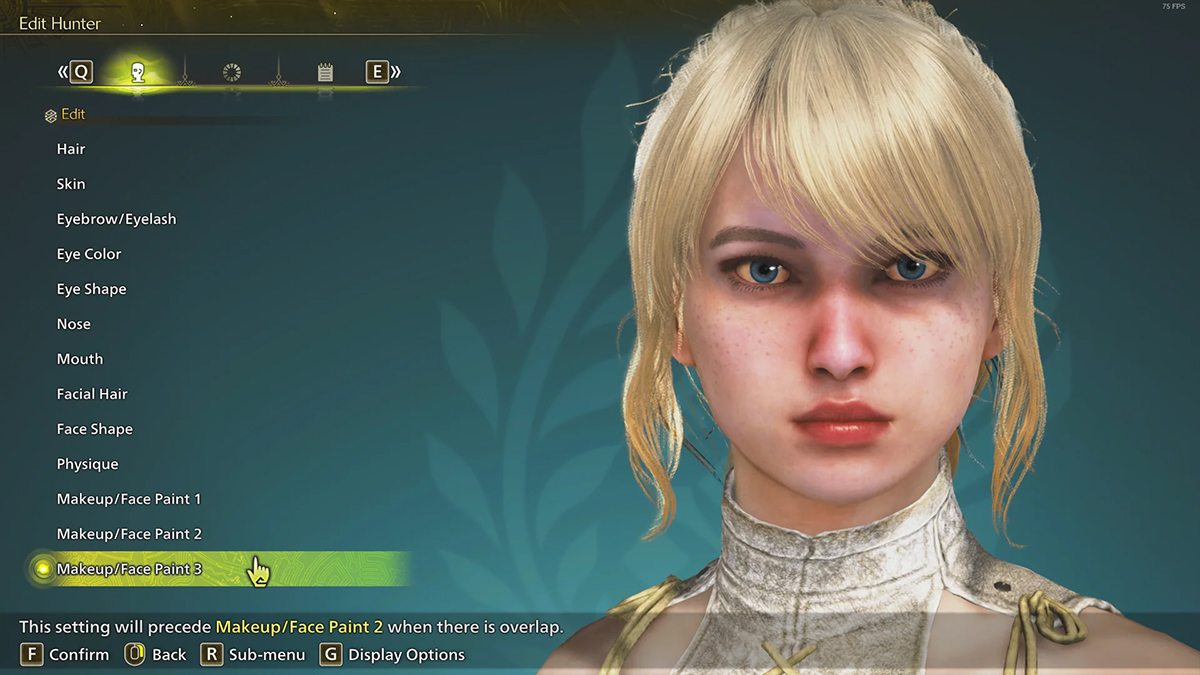The height and width of the screenshot is (675, 1200).
Task: Select Eye Shape from the list
Action: coord(91,289)
